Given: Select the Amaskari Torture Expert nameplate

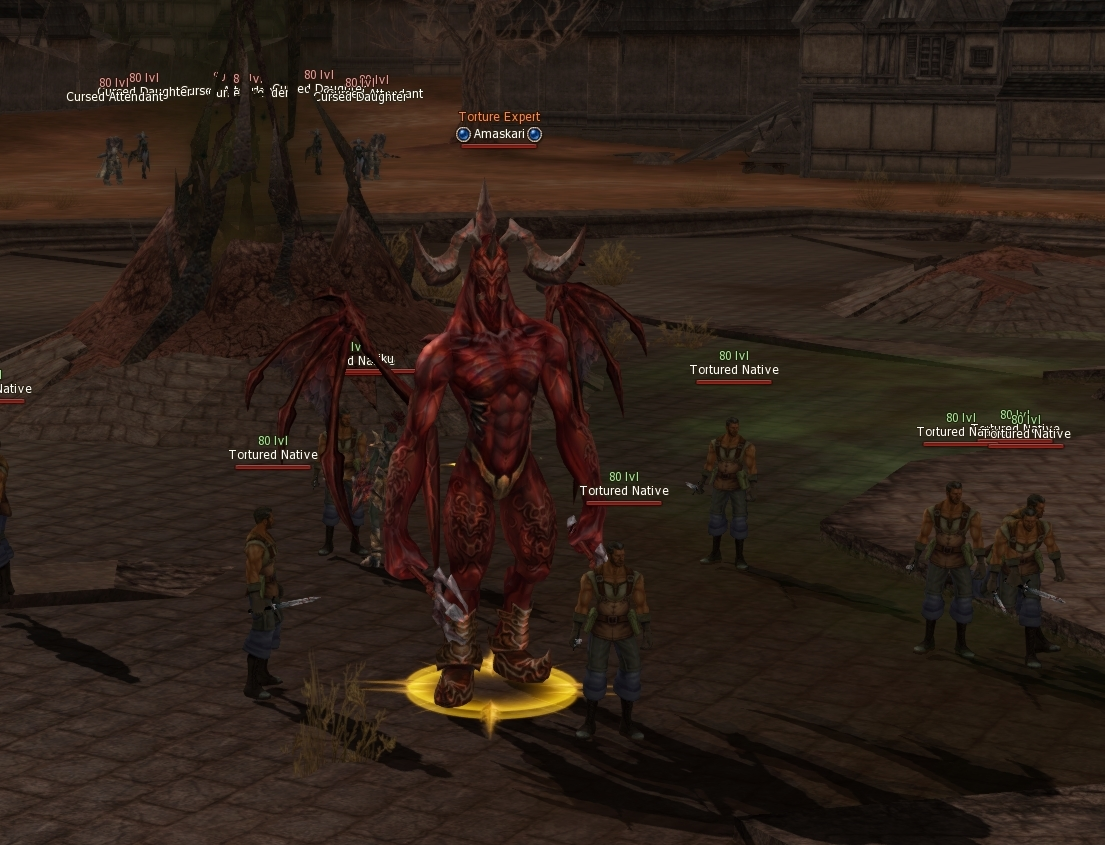Looking at the screenshot, I should click(x=499, y=134).
